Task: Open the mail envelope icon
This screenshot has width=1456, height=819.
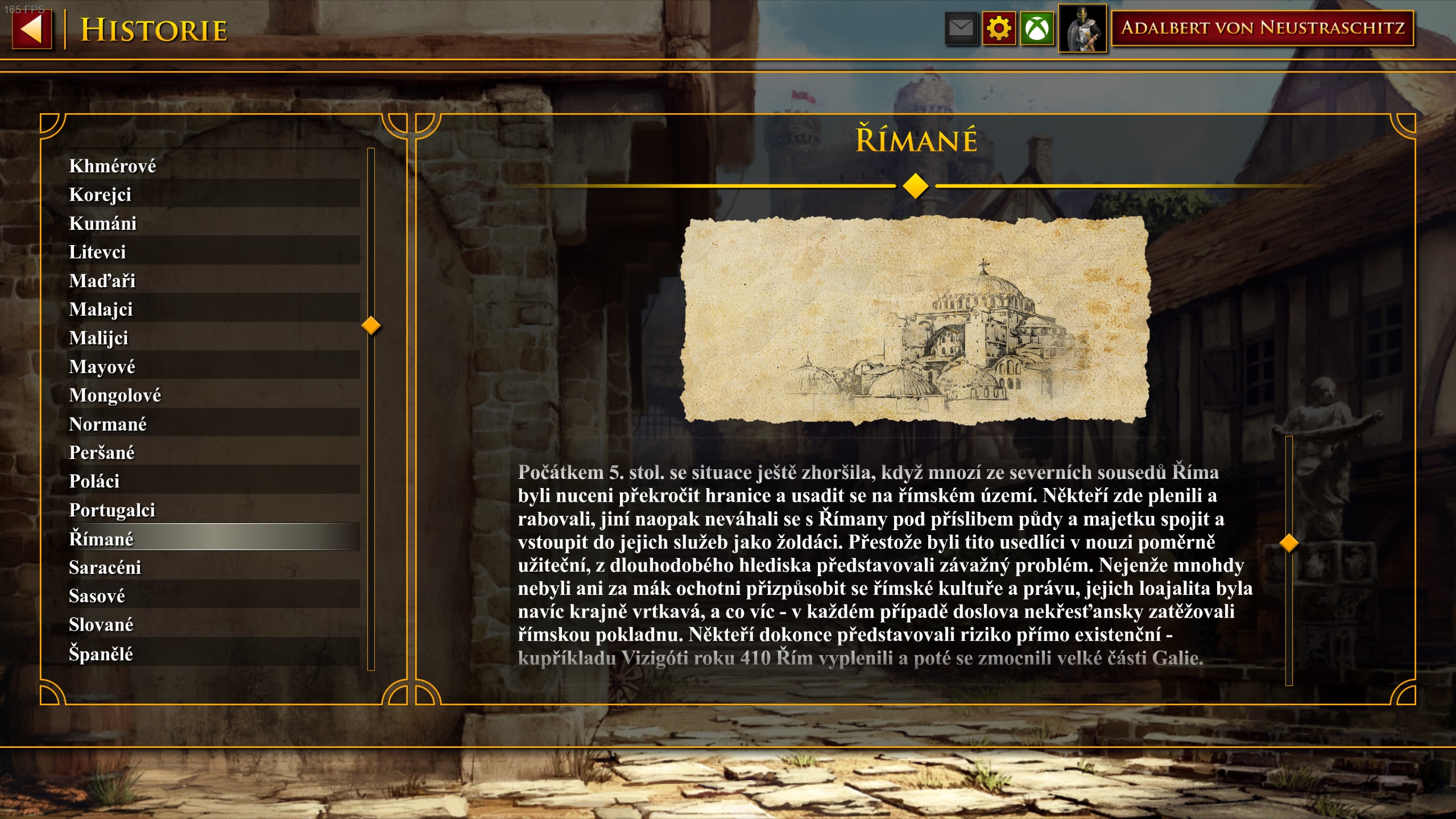Action: click(961, 28)
